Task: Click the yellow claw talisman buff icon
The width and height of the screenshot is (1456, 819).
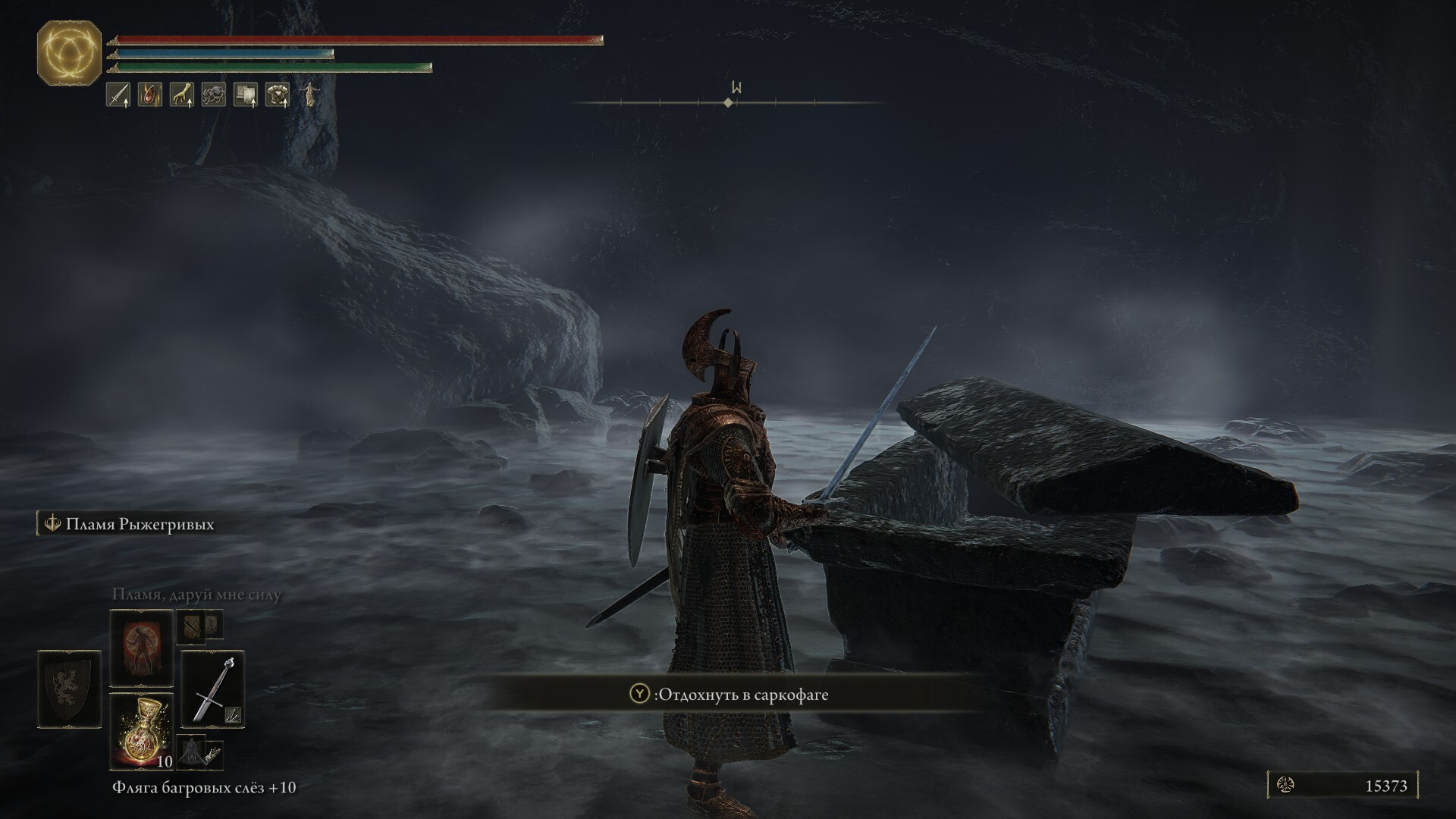Action: pyautogui.click(x=182, y=95)
